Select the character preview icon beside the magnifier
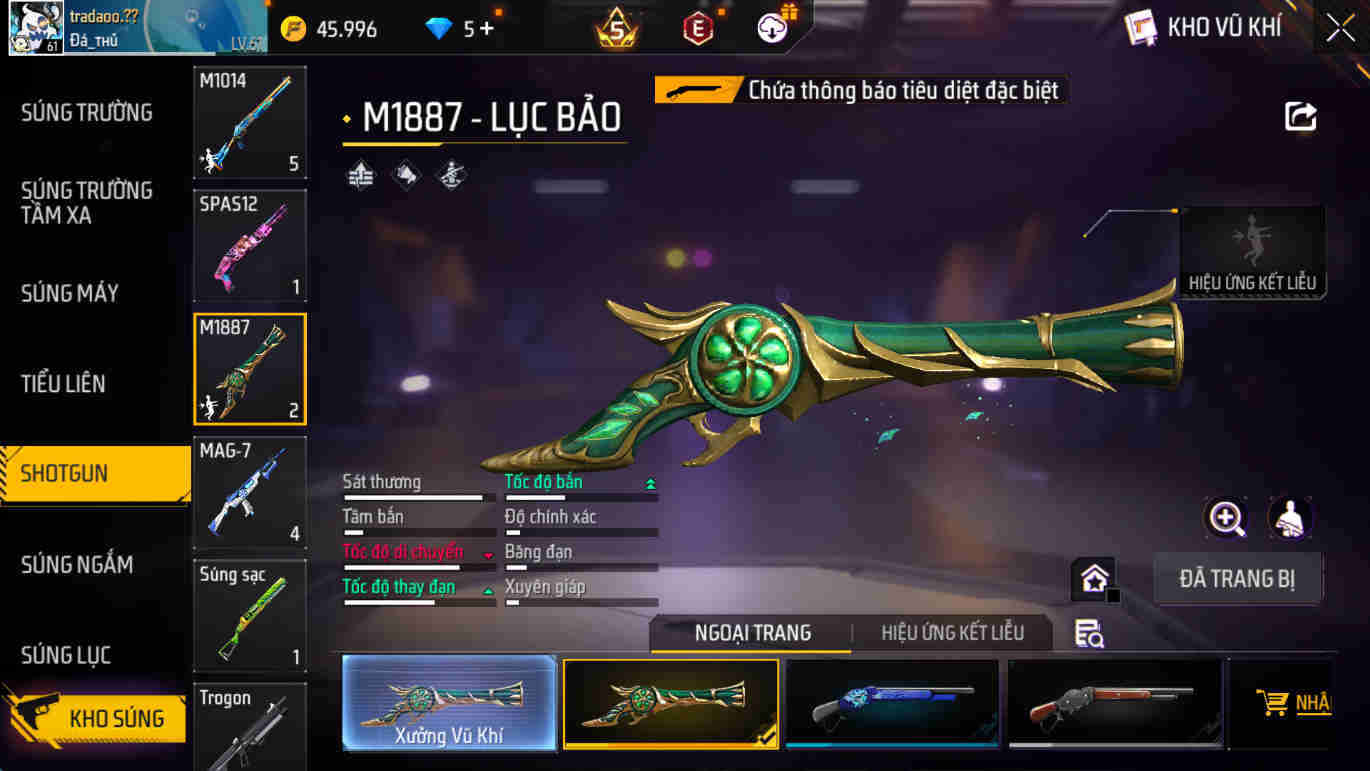This screenshot has height=771, width=1370. (x=1290, y=519)
